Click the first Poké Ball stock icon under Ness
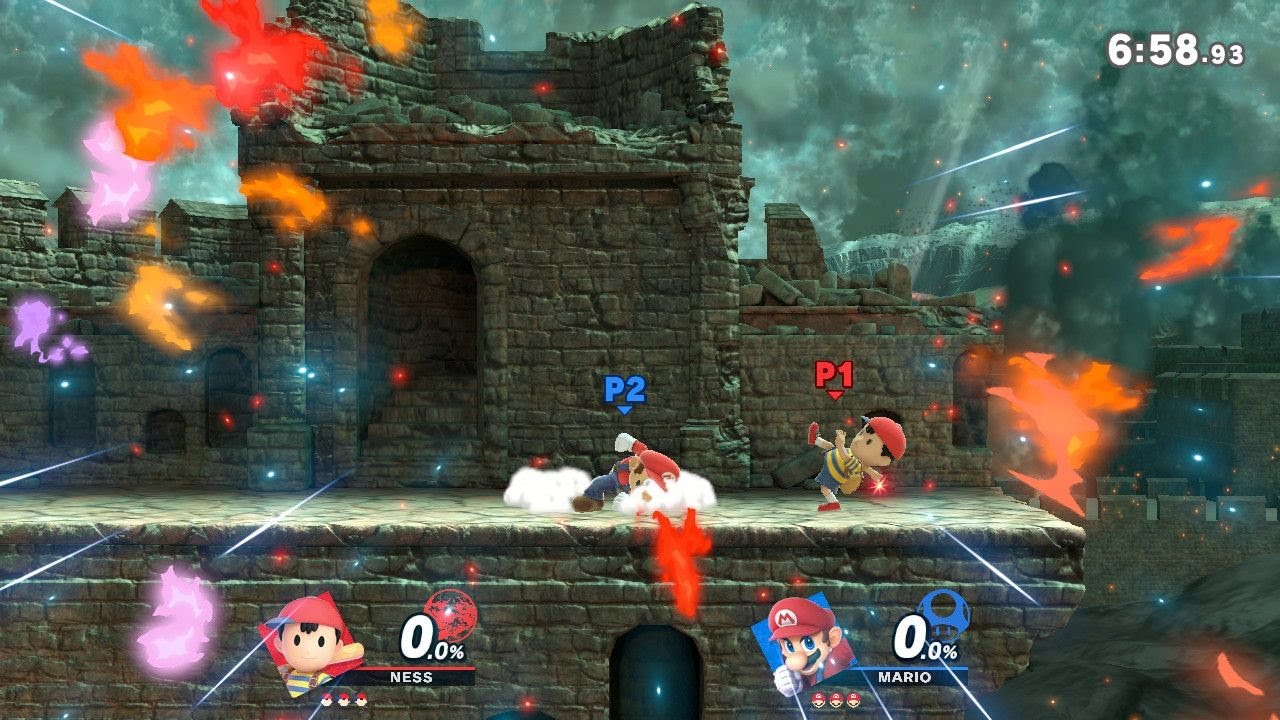 327,699
